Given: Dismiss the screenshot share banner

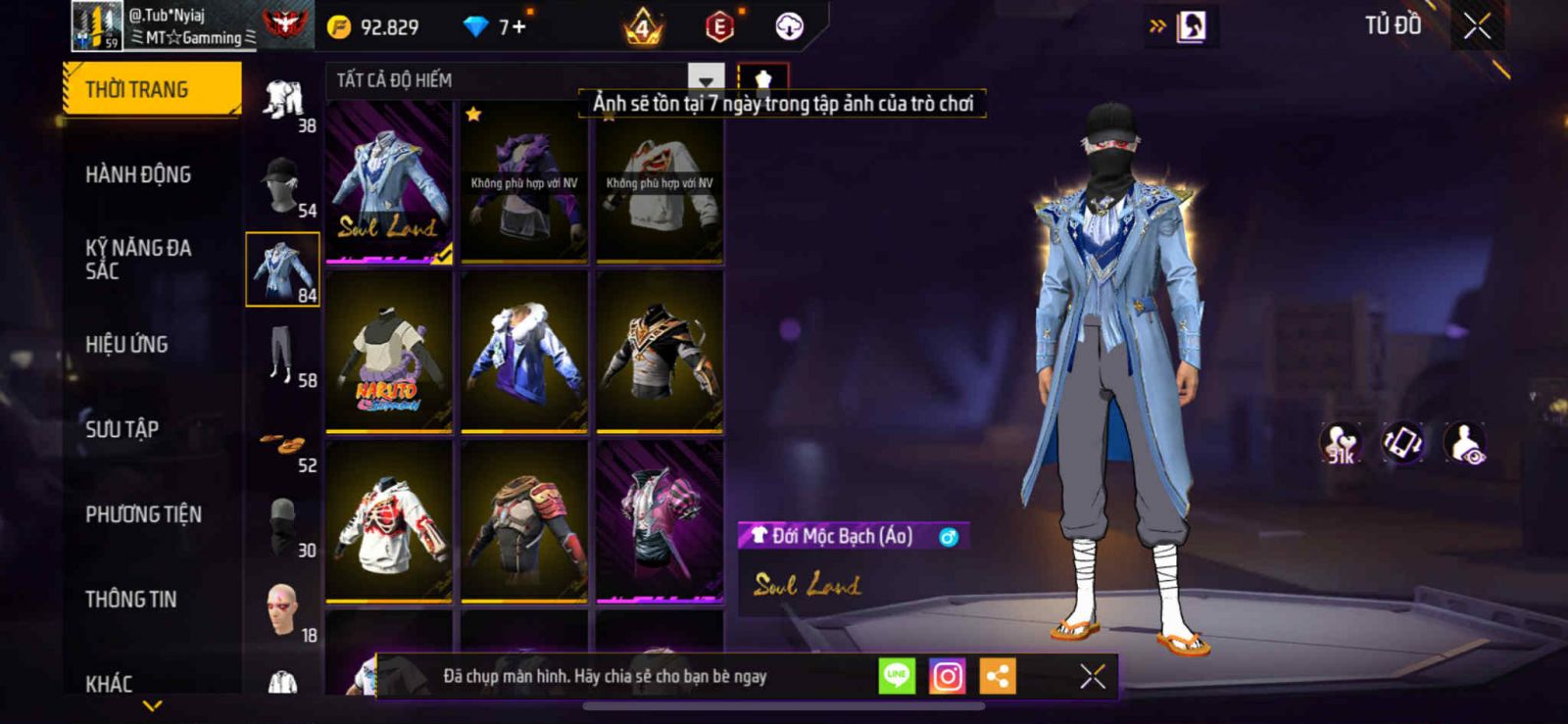Looking at the screenshot, I should (x=1092, y=676).
